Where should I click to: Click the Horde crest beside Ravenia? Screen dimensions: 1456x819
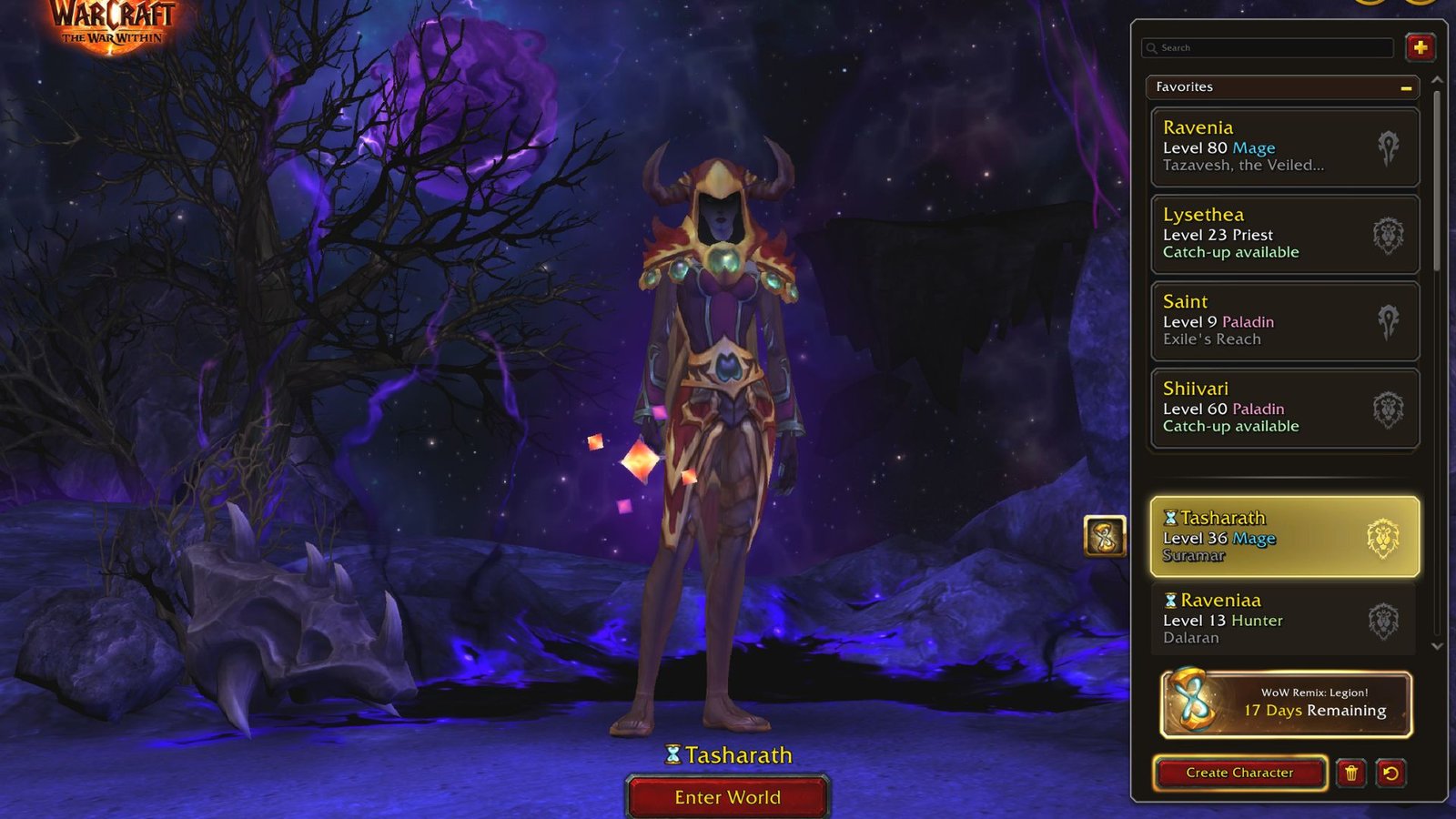1390,147
